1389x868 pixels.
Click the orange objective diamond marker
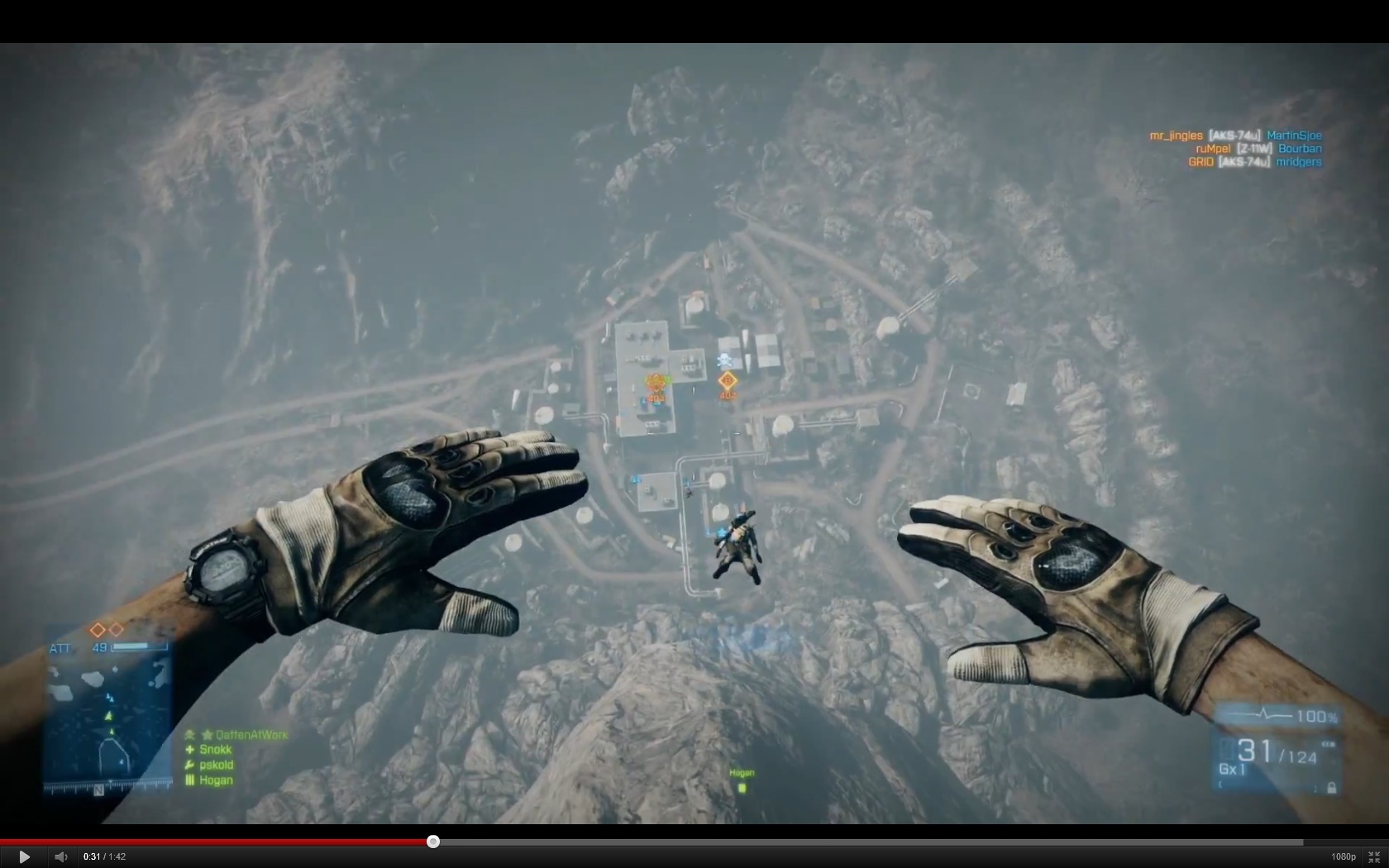(728, 383)
